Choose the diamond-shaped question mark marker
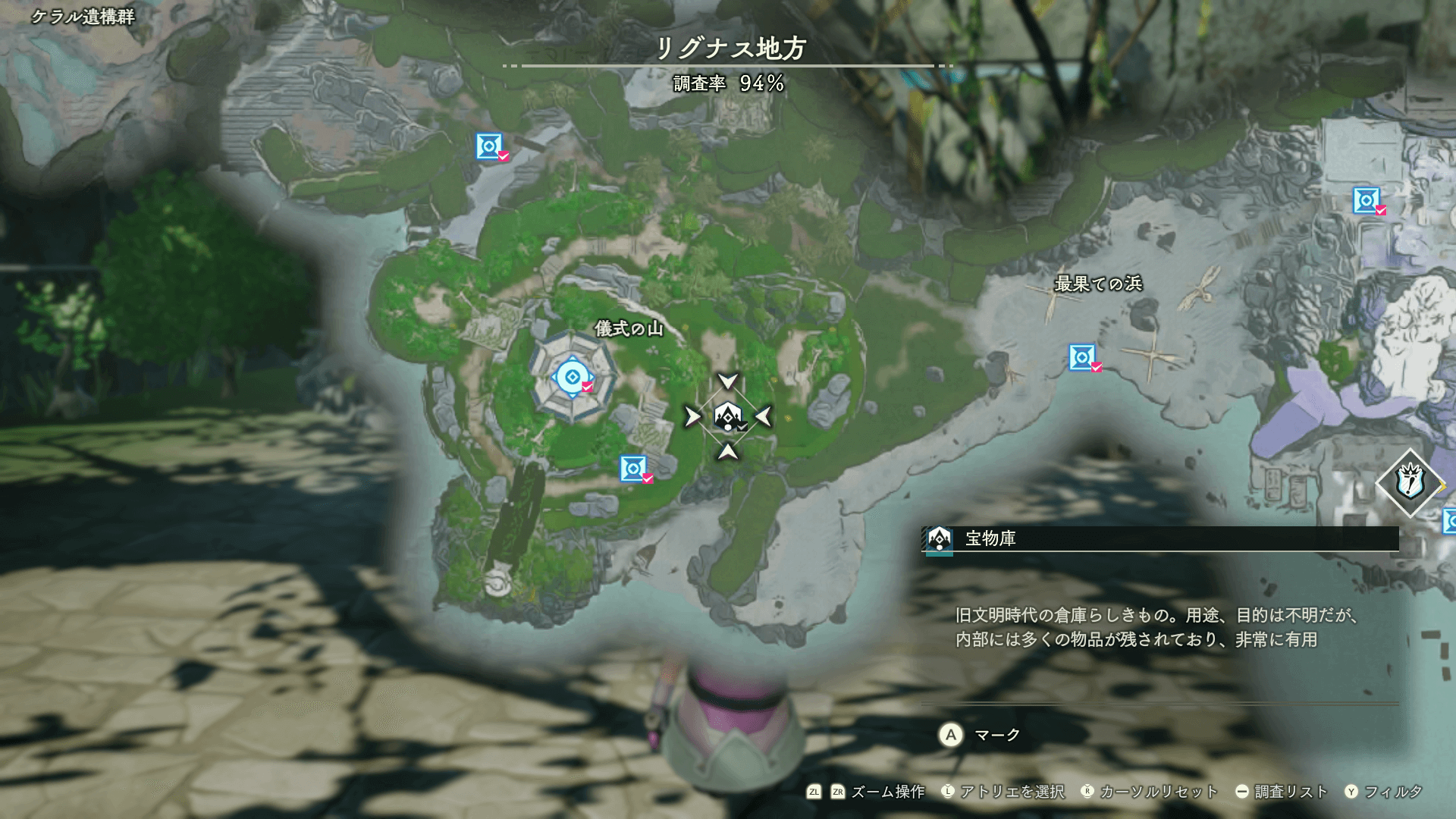Viewport: 1456px width, 819px height. click(x=1410, y=482)
